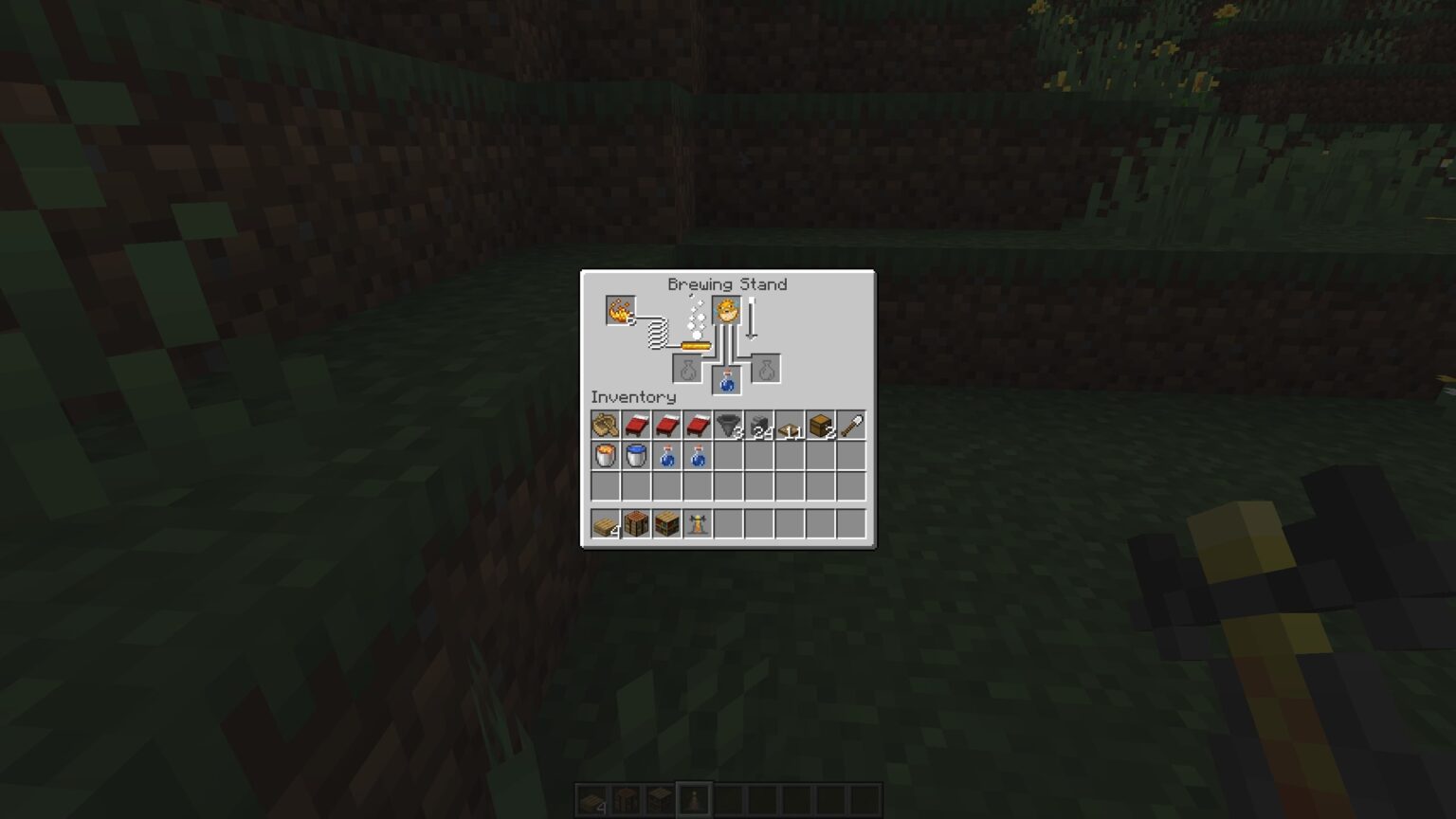This screenshot has width=1456, height=819.
Task: Pick up a water bottle from the second row
Action: coord(666,457)
